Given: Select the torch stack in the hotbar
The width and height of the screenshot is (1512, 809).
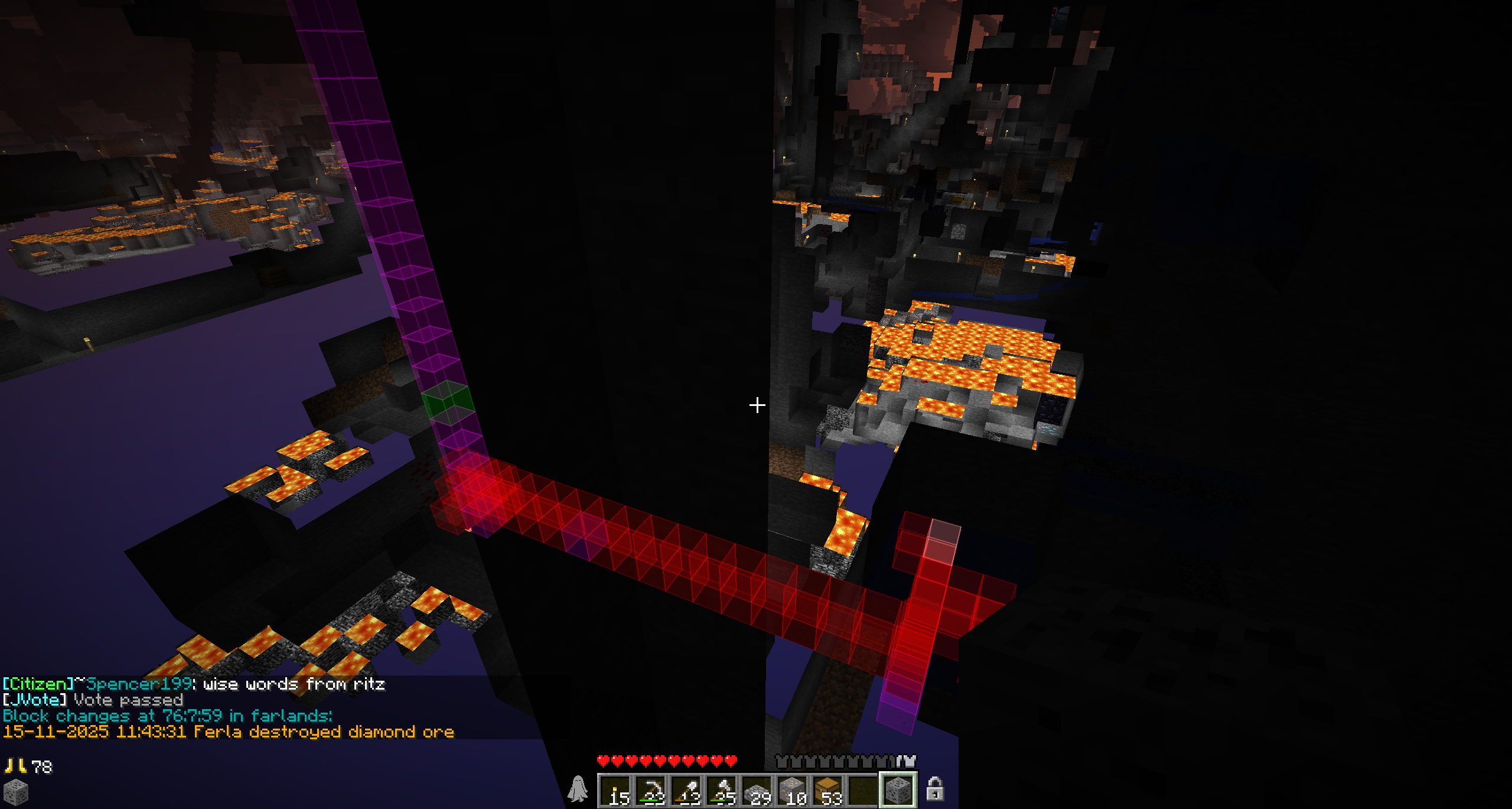Looking at the screenshot, I should (x=615, y=790).
